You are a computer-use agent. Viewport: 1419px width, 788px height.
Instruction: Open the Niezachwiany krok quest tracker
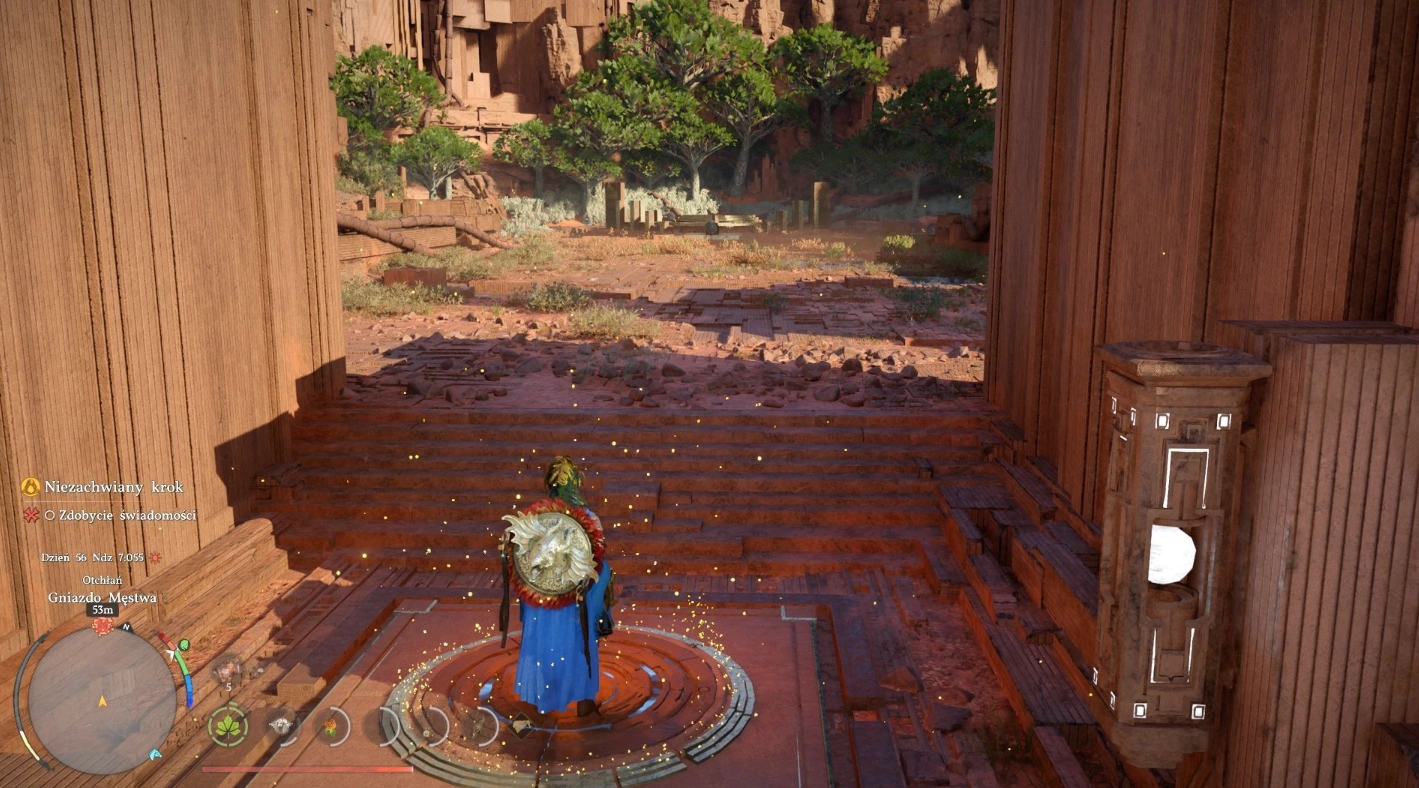point(113,487)
